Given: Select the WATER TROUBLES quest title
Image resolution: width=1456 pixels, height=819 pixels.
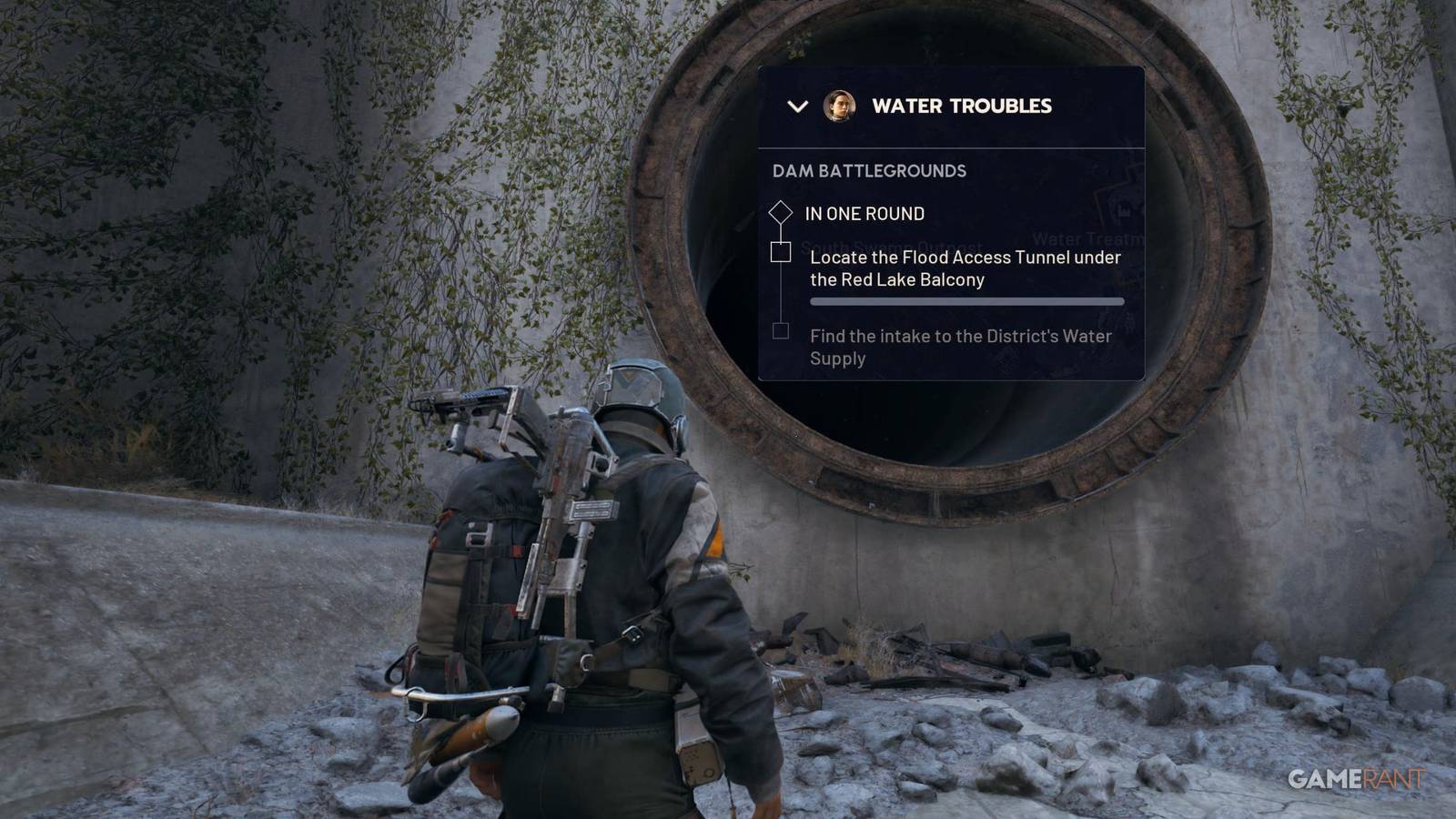Looking at the screenshot, I should [x=962, y=106].
